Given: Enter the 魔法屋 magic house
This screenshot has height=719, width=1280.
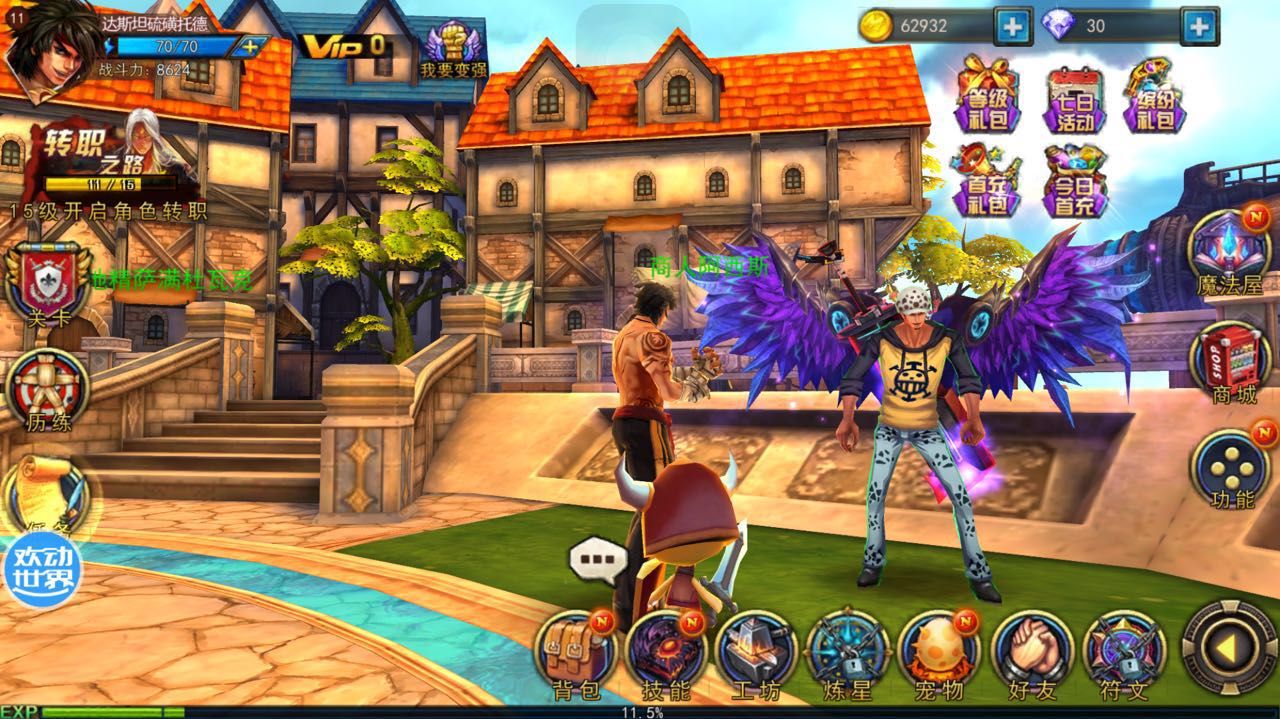Looking at the screenshot, I should tap(1230, 254).
